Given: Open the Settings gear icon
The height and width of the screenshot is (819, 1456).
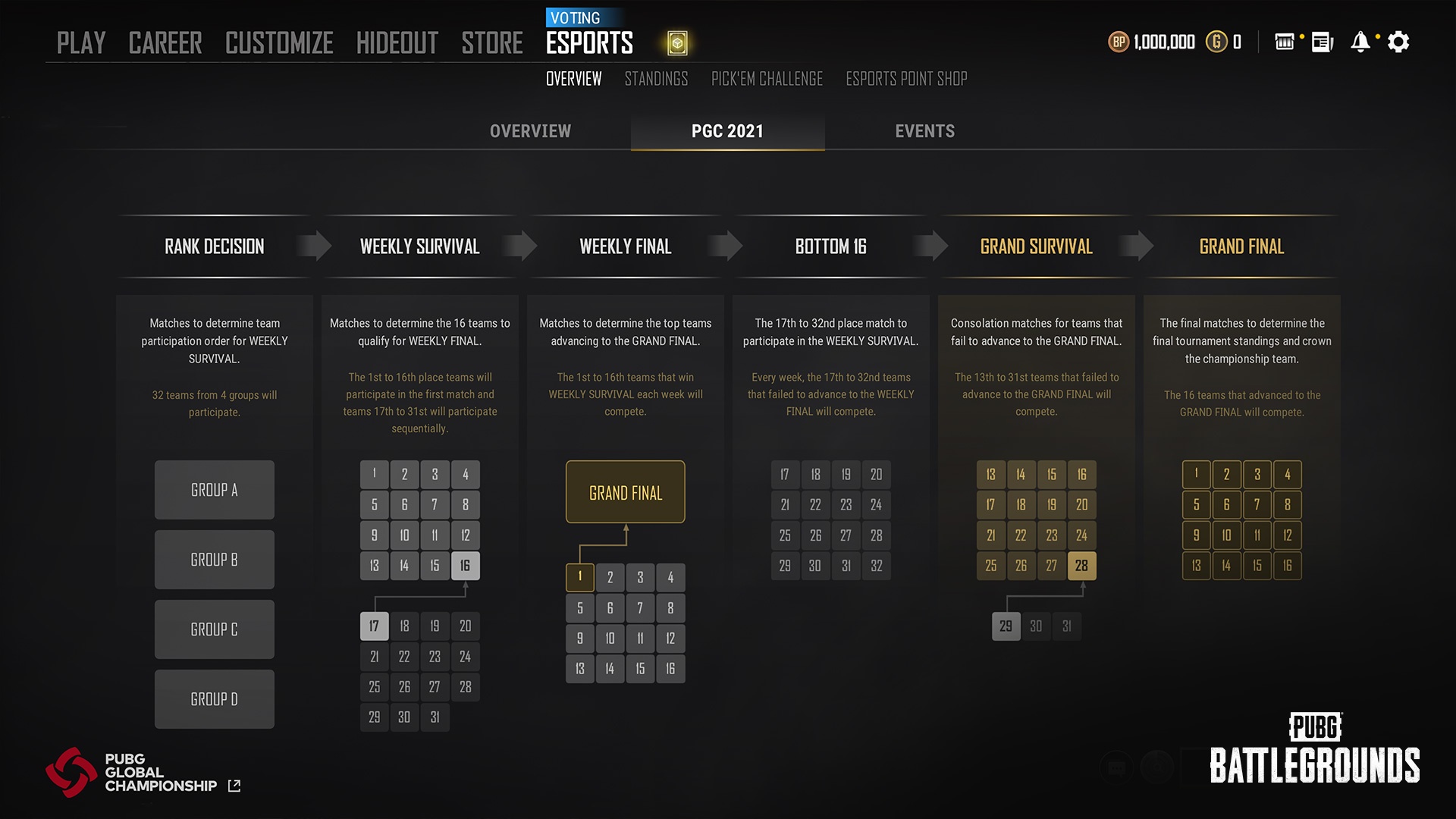Looking at the screenshot, I should (1399, 42).
